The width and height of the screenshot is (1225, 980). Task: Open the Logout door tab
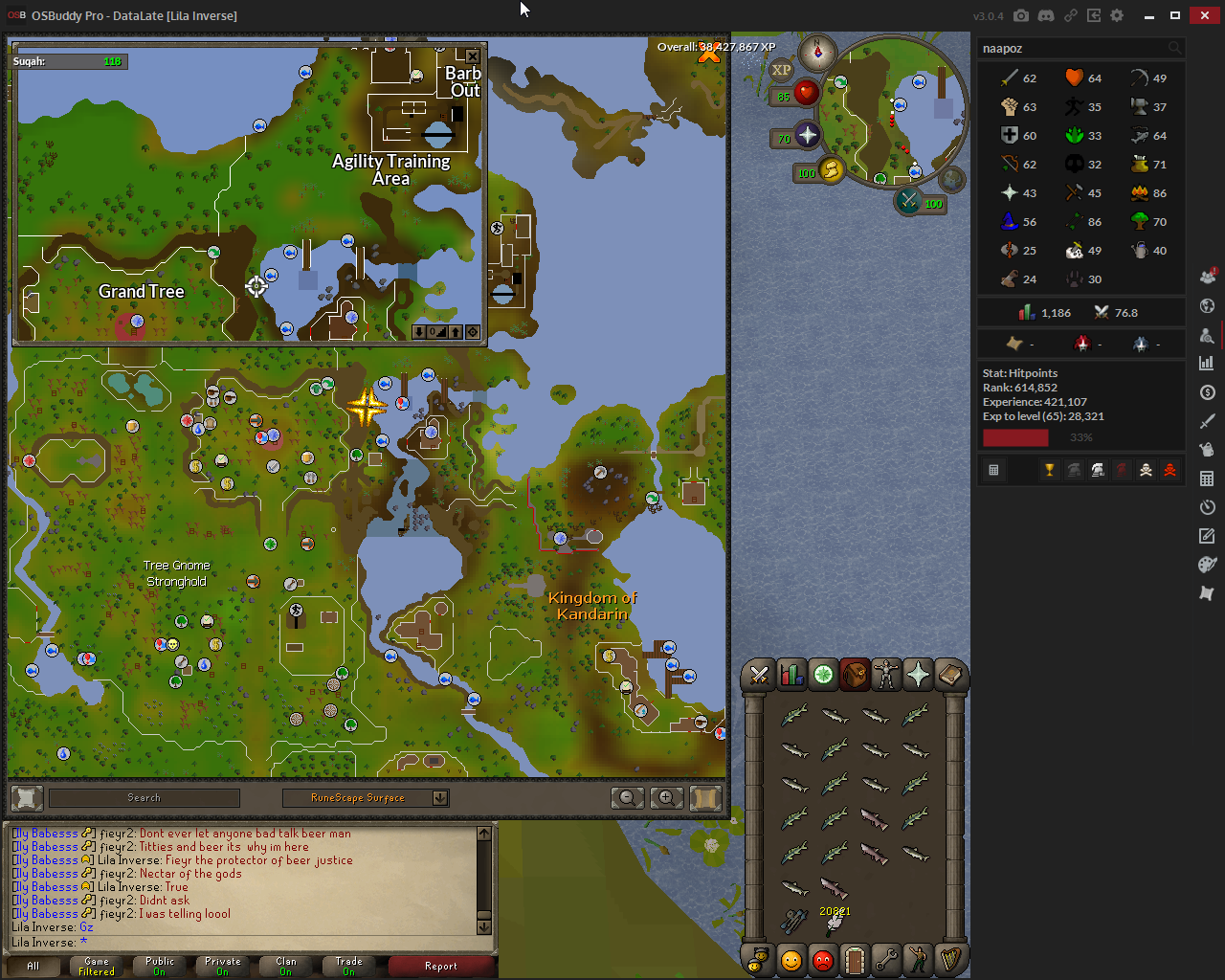[855, 959]
